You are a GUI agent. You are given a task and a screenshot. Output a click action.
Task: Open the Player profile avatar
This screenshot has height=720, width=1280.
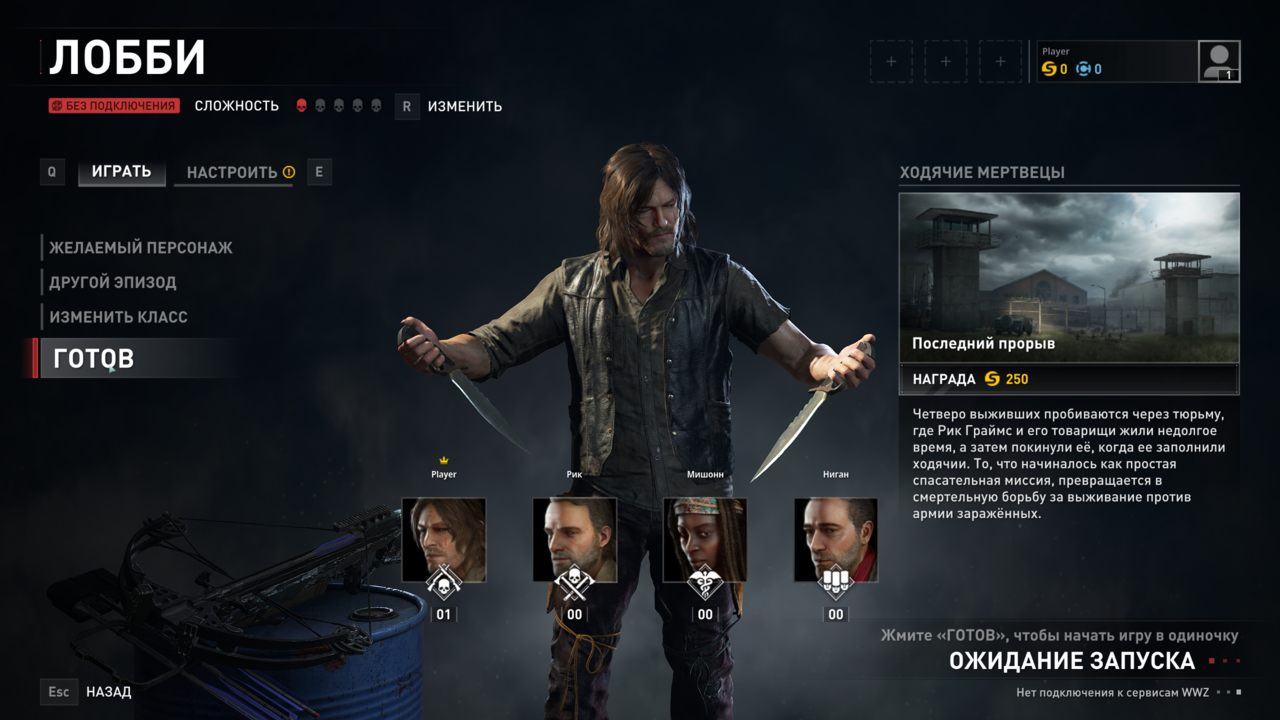click(1219, 61)
